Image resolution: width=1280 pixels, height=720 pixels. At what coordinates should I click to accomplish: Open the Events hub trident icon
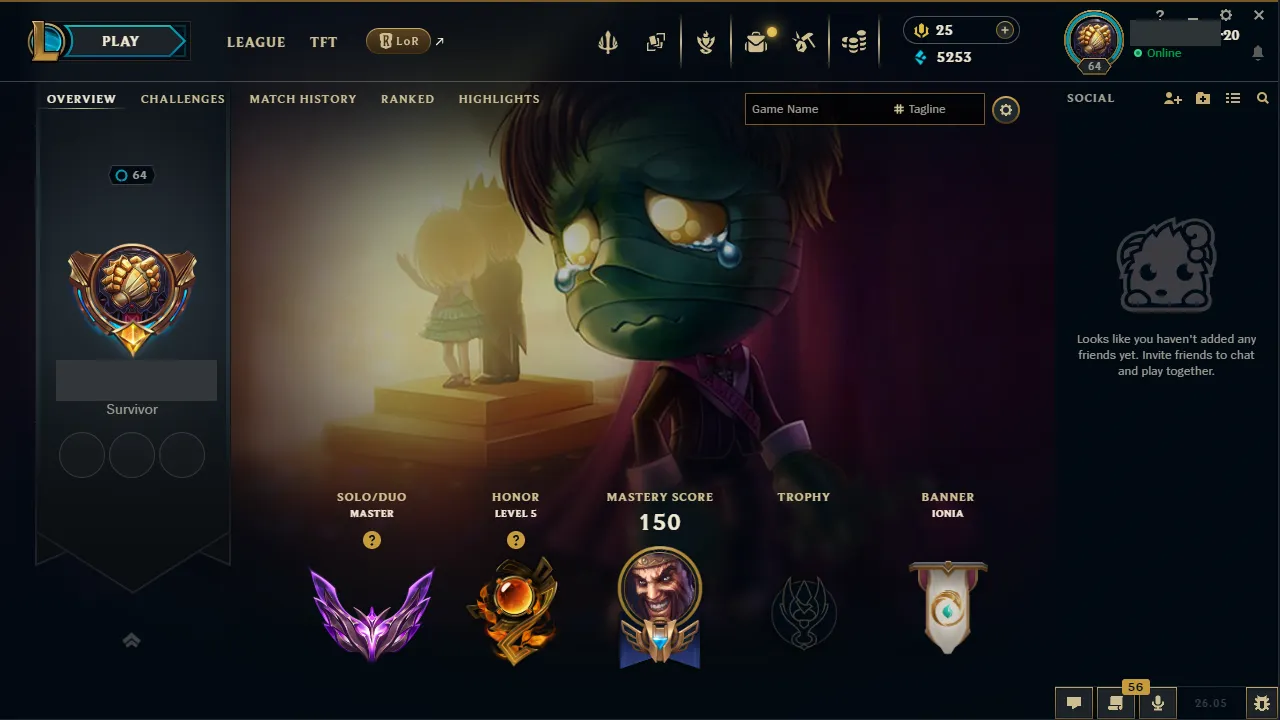(x=608, y=42)
